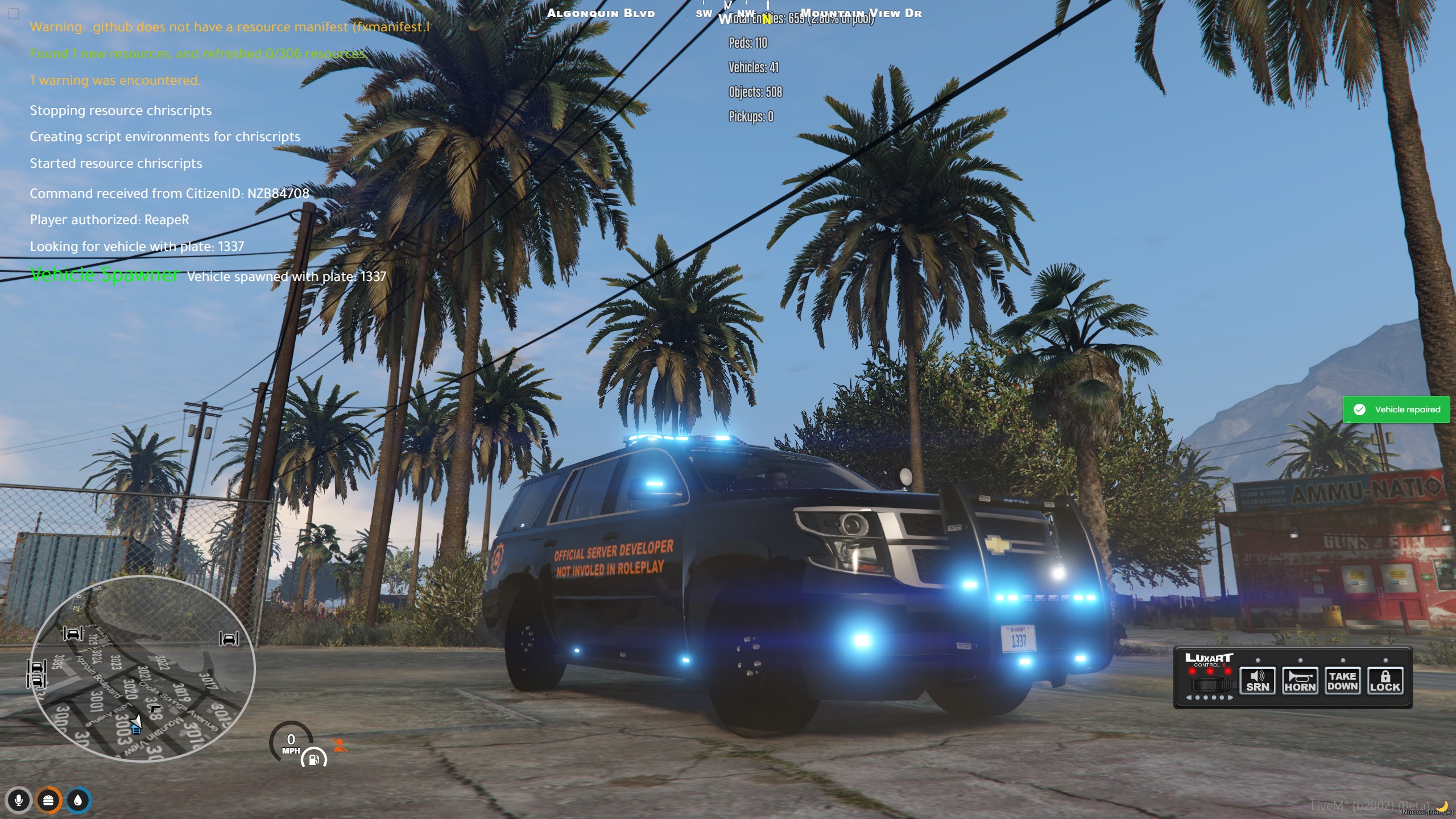Click the orange seatbelt warning icon
This screenshot has width=1456, height=819.
pos(340,745)
